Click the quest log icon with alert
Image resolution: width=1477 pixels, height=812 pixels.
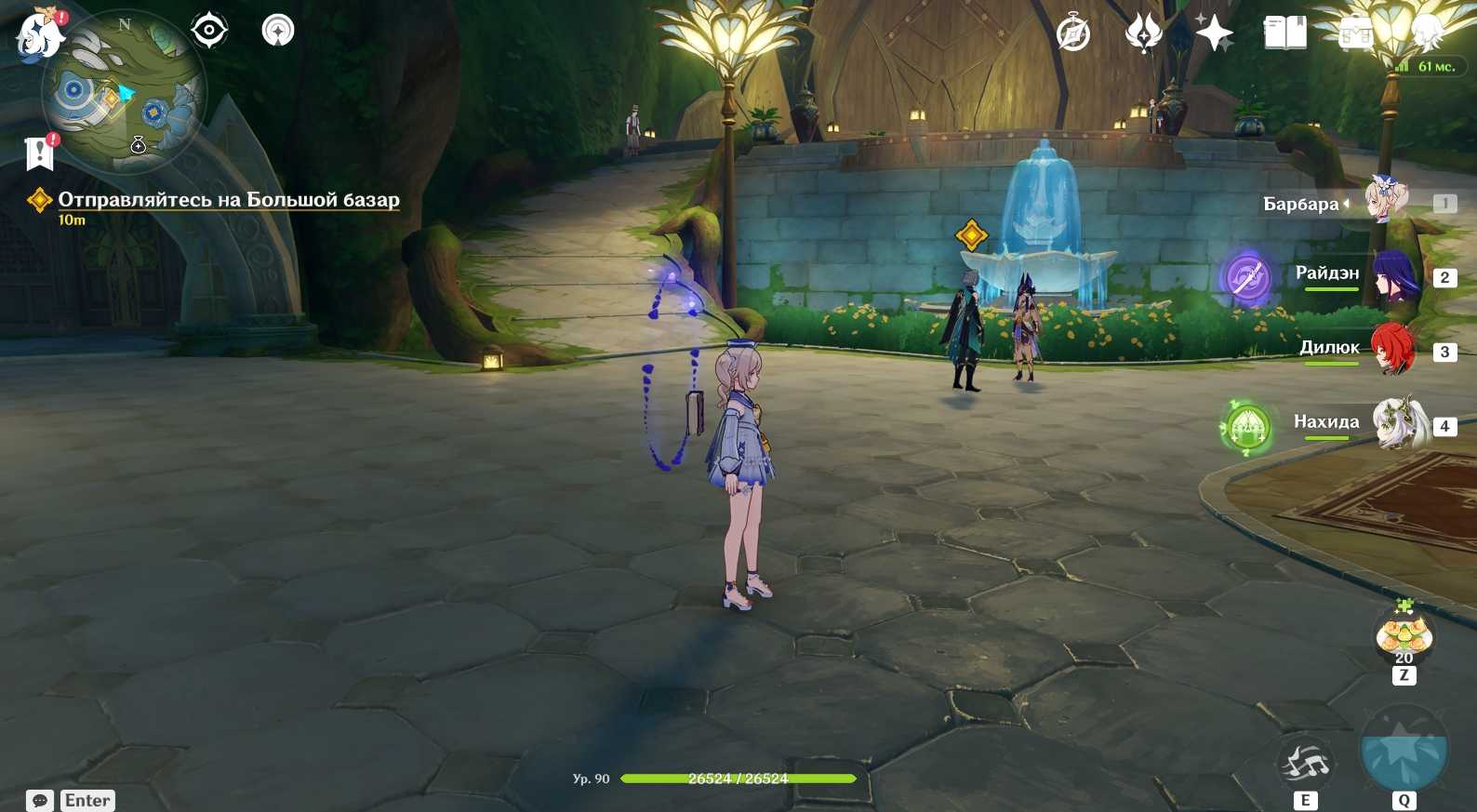[x=40, y=153]
